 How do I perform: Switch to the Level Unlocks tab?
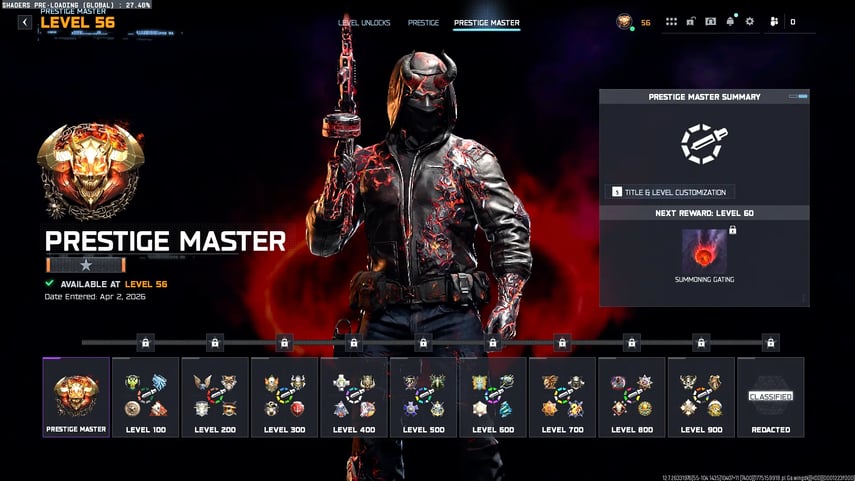click(x=364, y=22)
